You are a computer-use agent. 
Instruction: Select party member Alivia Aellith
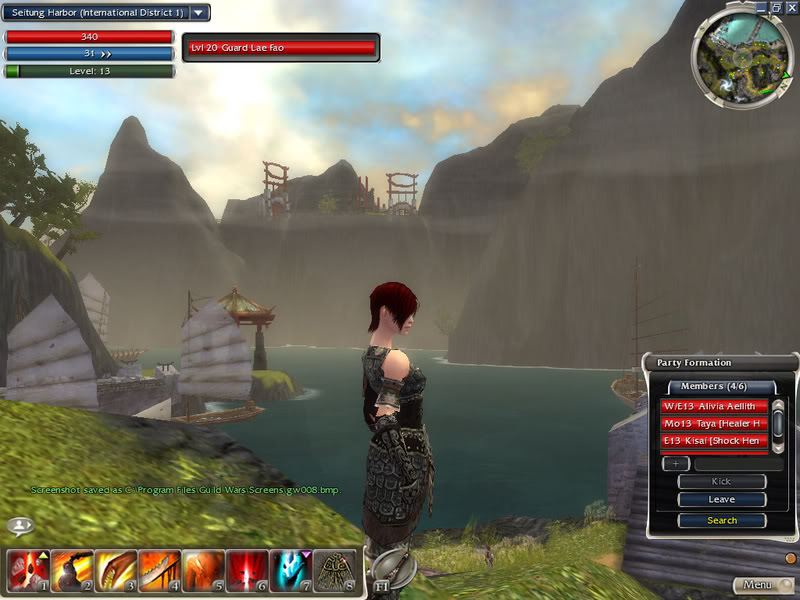coord(714,406)
